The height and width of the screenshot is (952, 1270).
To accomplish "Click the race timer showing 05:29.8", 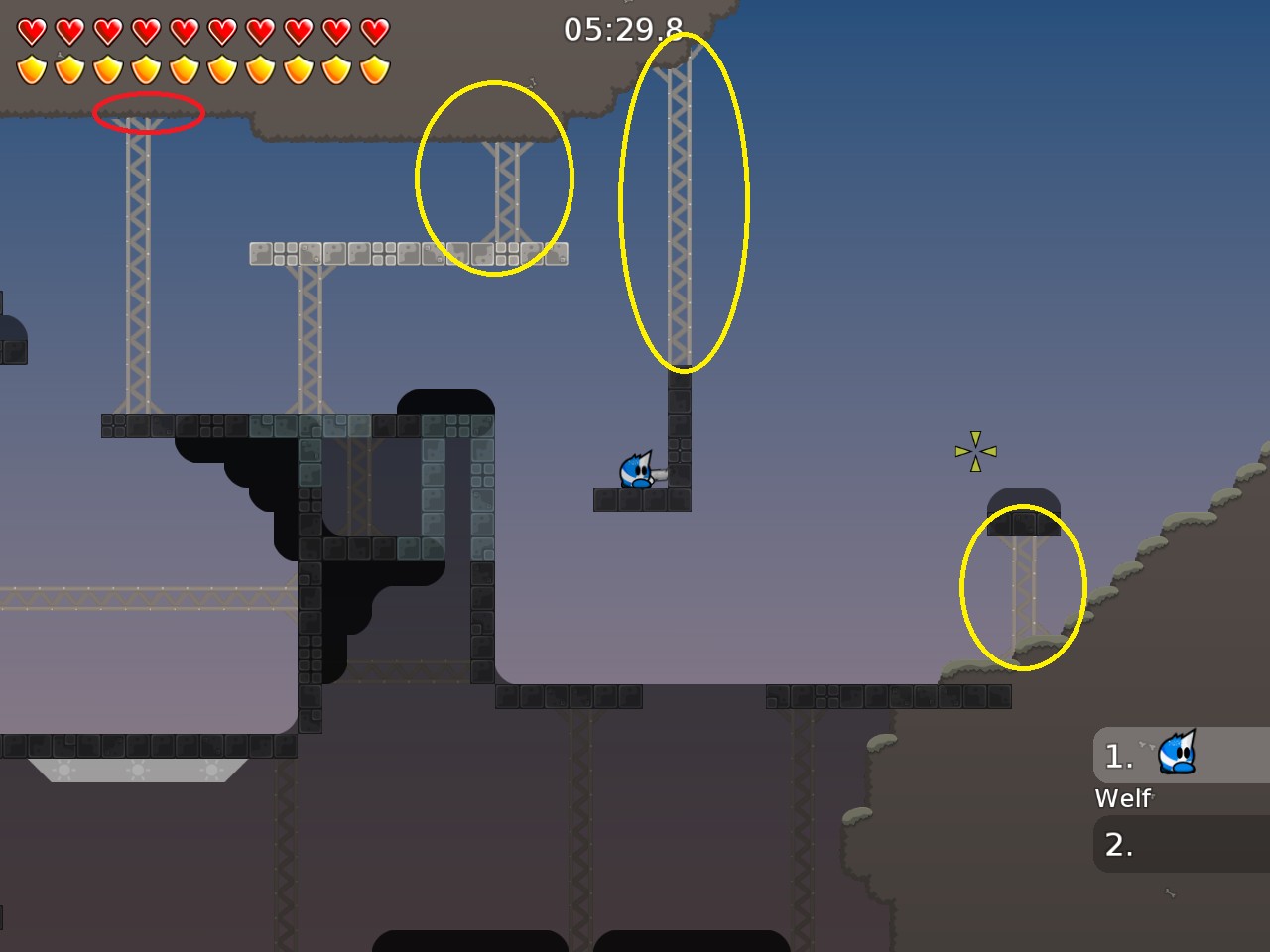I will [620, 30].
